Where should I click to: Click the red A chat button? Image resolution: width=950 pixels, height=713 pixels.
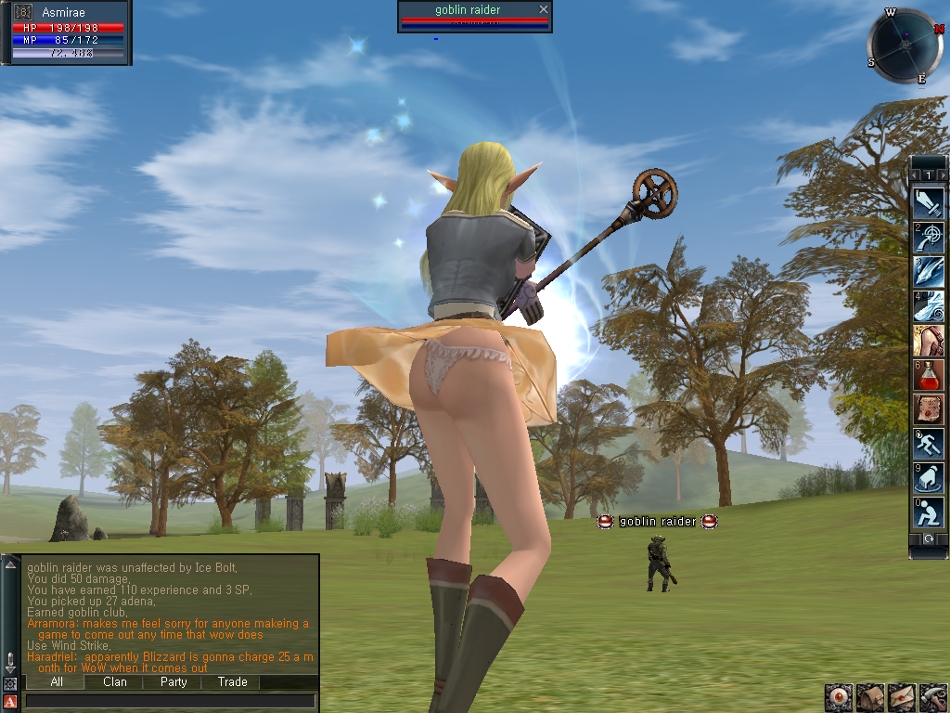coord(10,701)
